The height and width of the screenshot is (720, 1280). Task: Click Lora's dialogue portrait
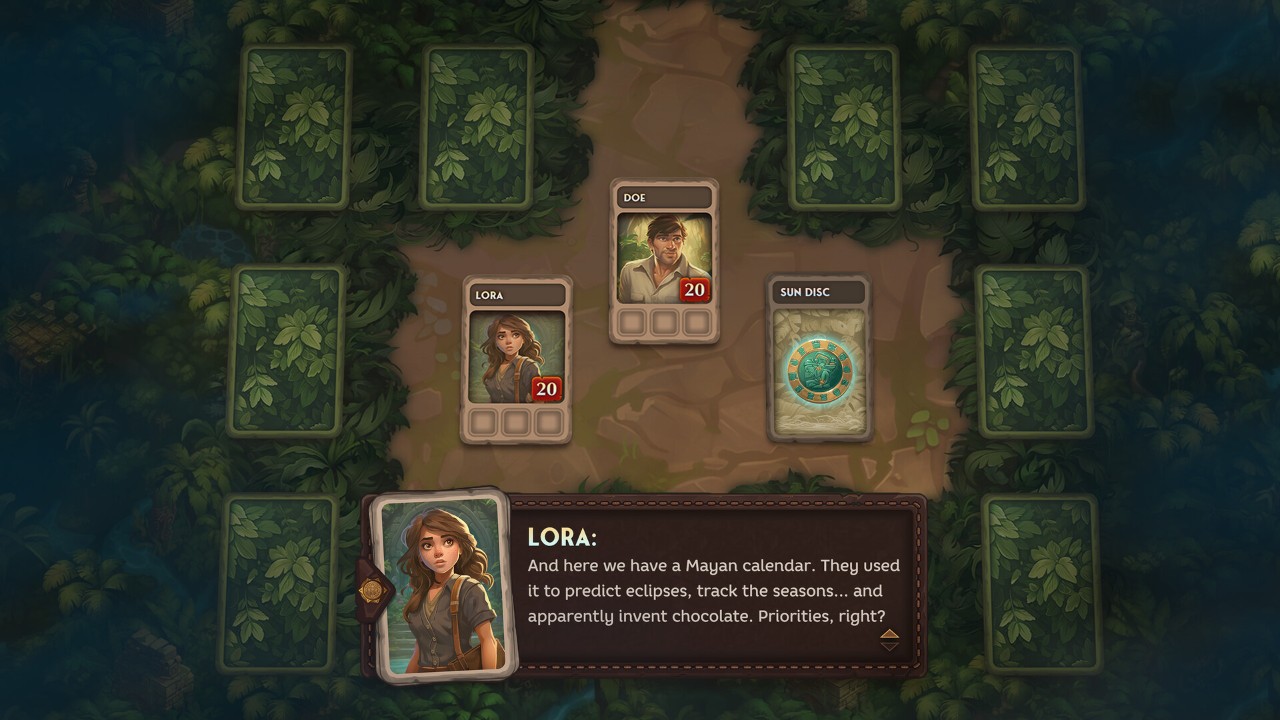pyautogui.click(x=439, y=584)
